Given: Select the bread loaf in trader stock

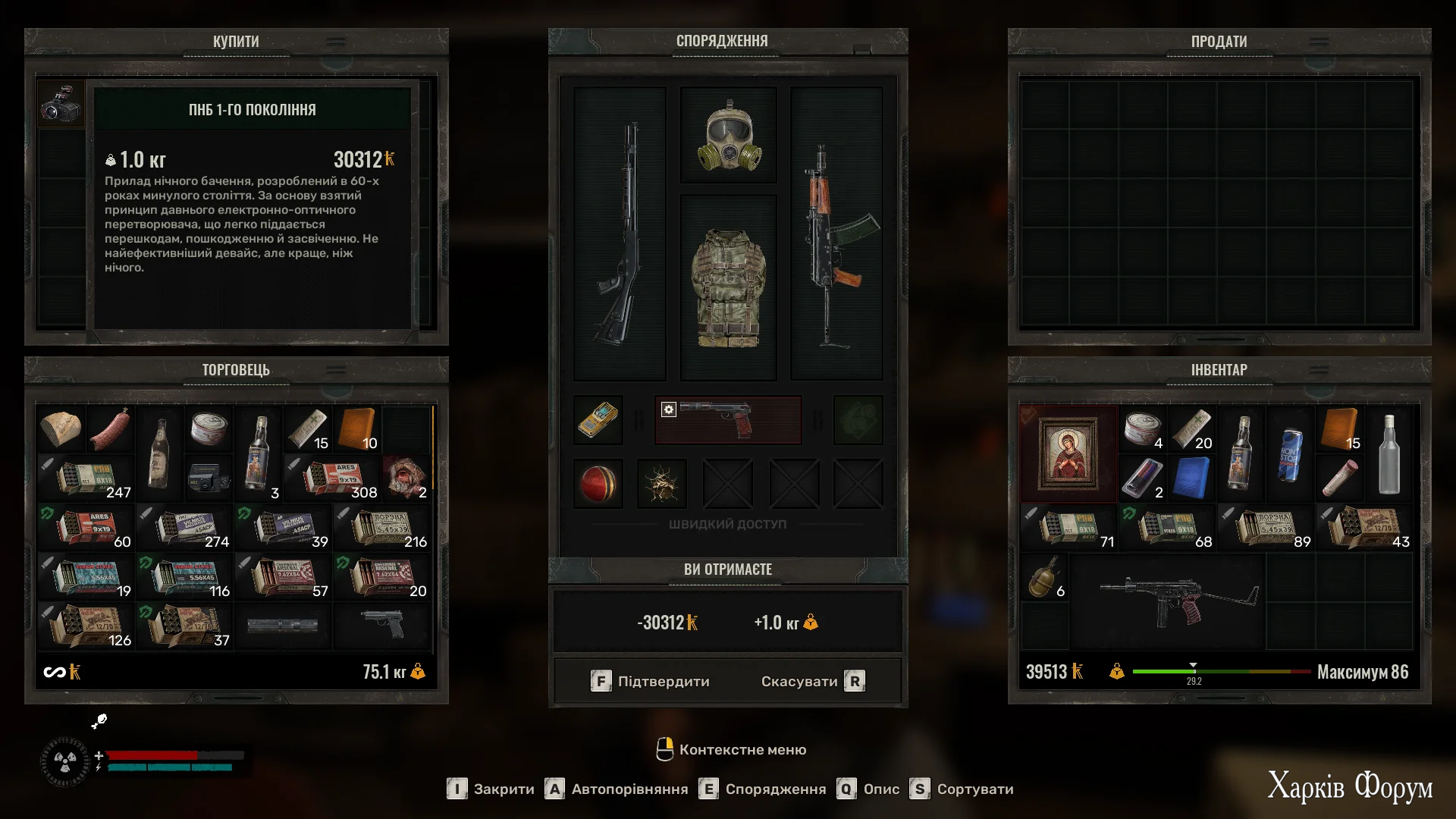Looking at the screenshot, I should point(61,428).
